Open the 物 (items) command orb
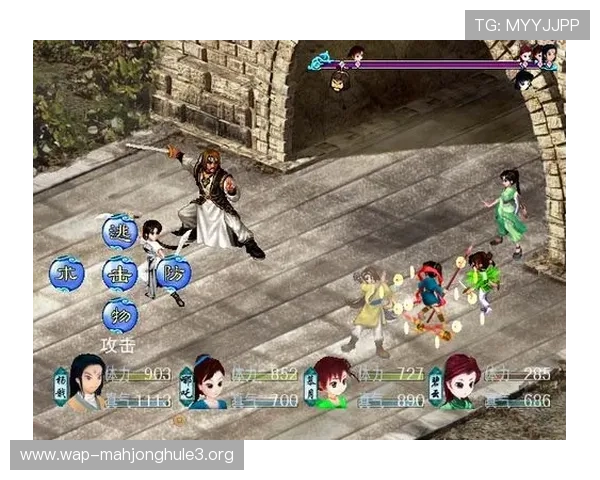The image size is (600, 480). (119, 316)
